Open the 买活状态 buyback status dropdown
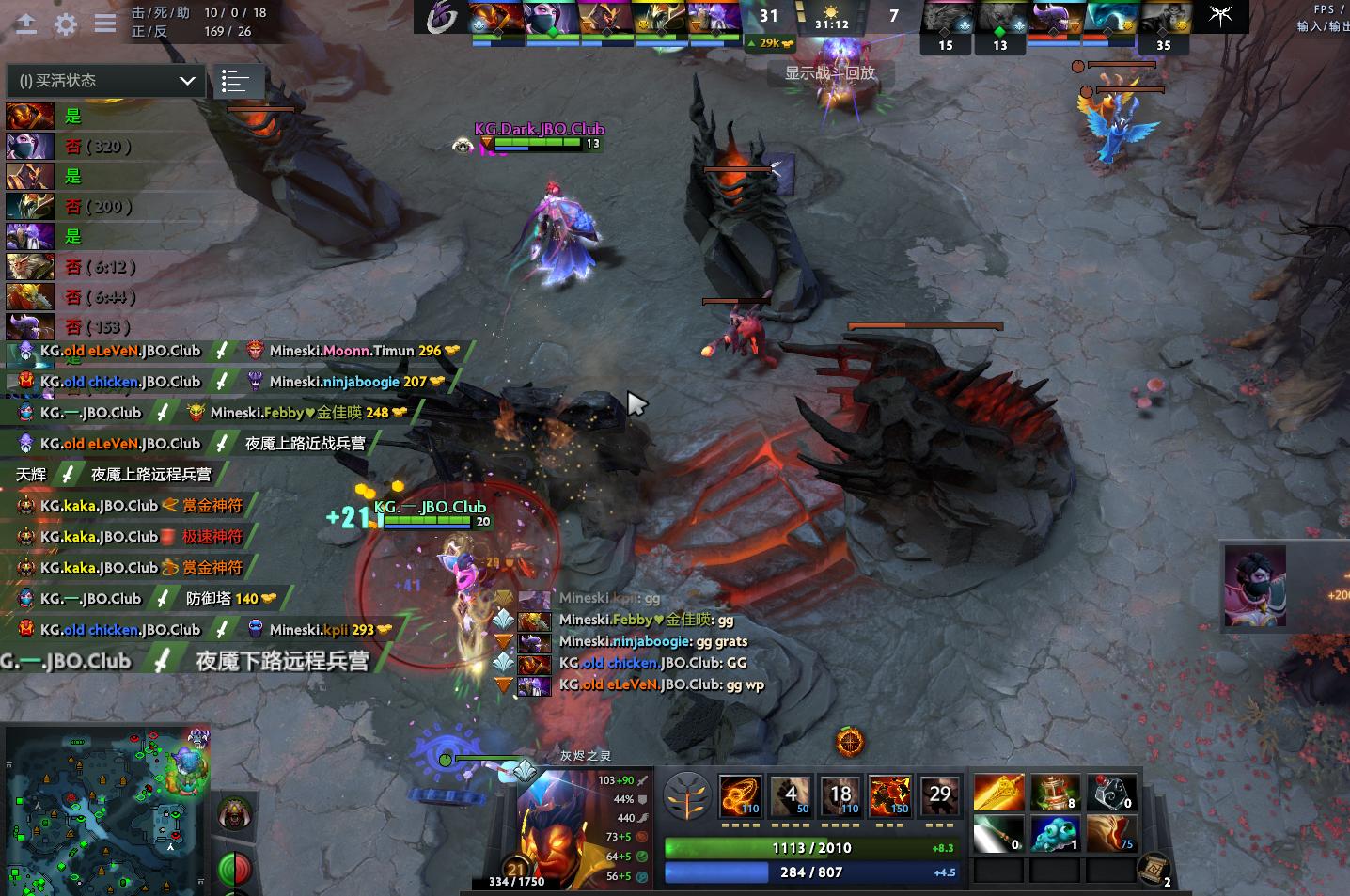This screenshot has height=896, width=1350. tap(103, 81)
